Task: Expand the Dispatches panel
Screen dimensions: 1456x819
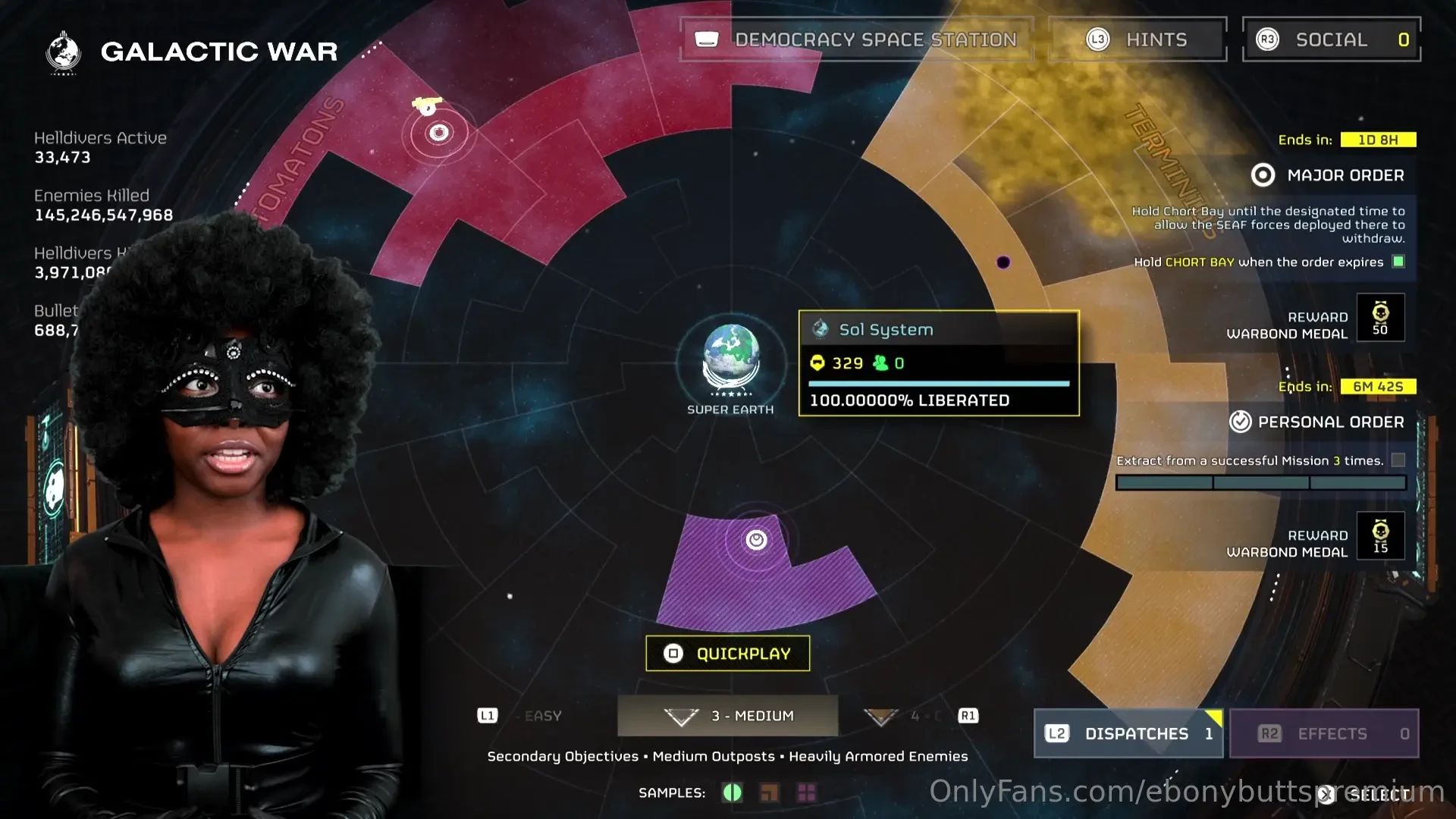Action: [1128, 733]
